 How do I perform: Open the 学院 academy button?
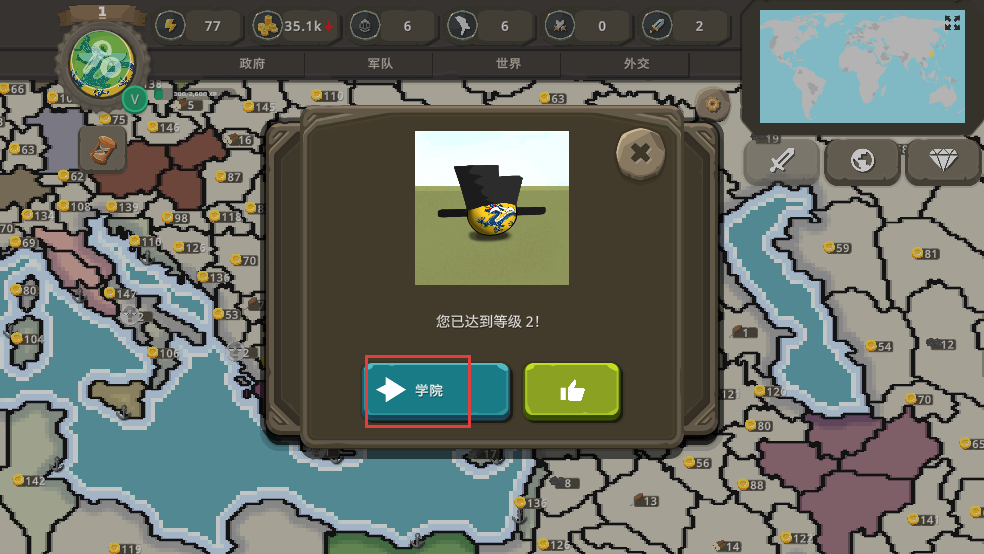pyautogui.click(x=435, y=390)
